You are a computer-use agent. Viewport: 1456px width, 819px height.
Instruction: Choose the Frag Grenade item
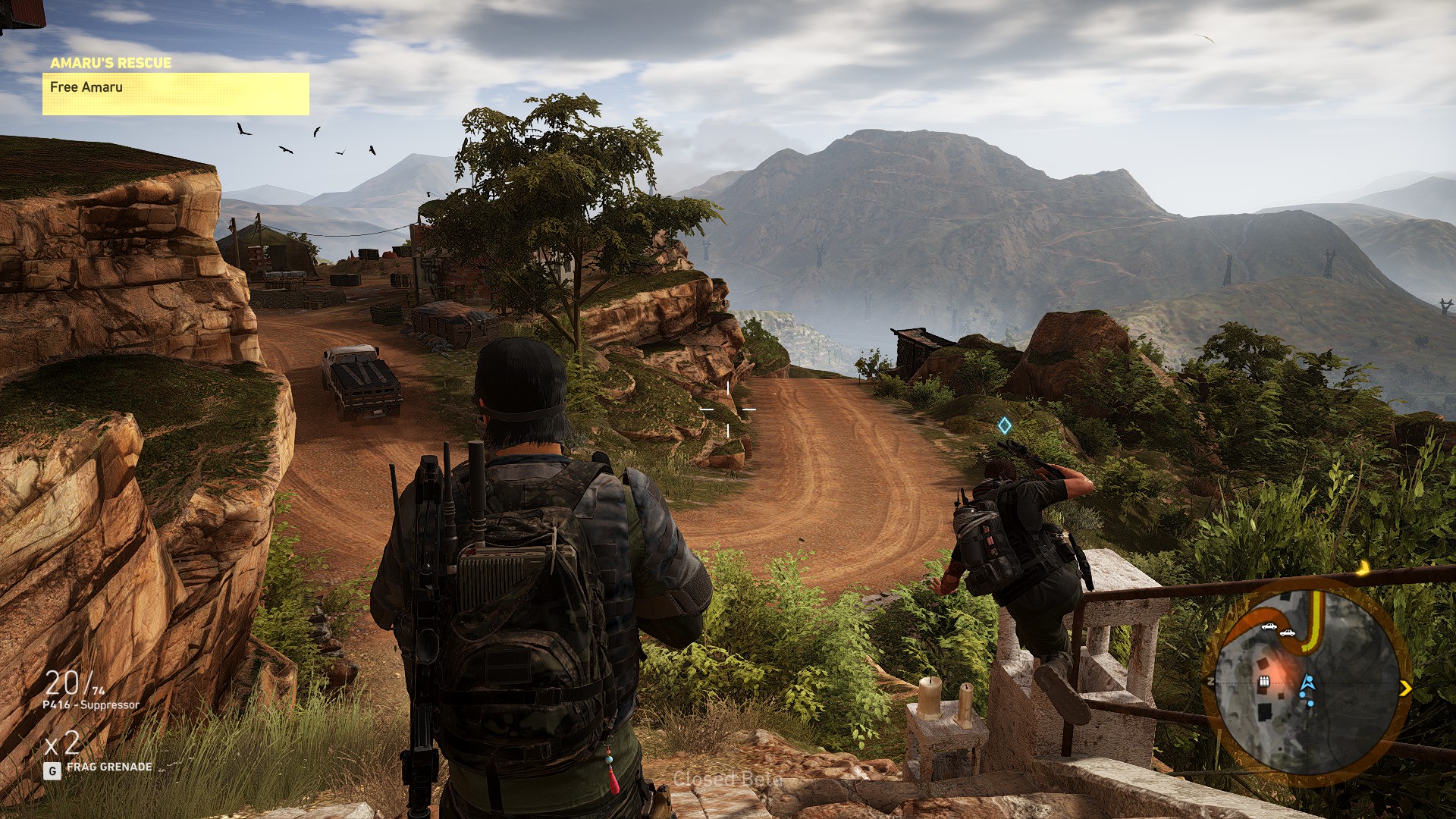pos(108,767)
